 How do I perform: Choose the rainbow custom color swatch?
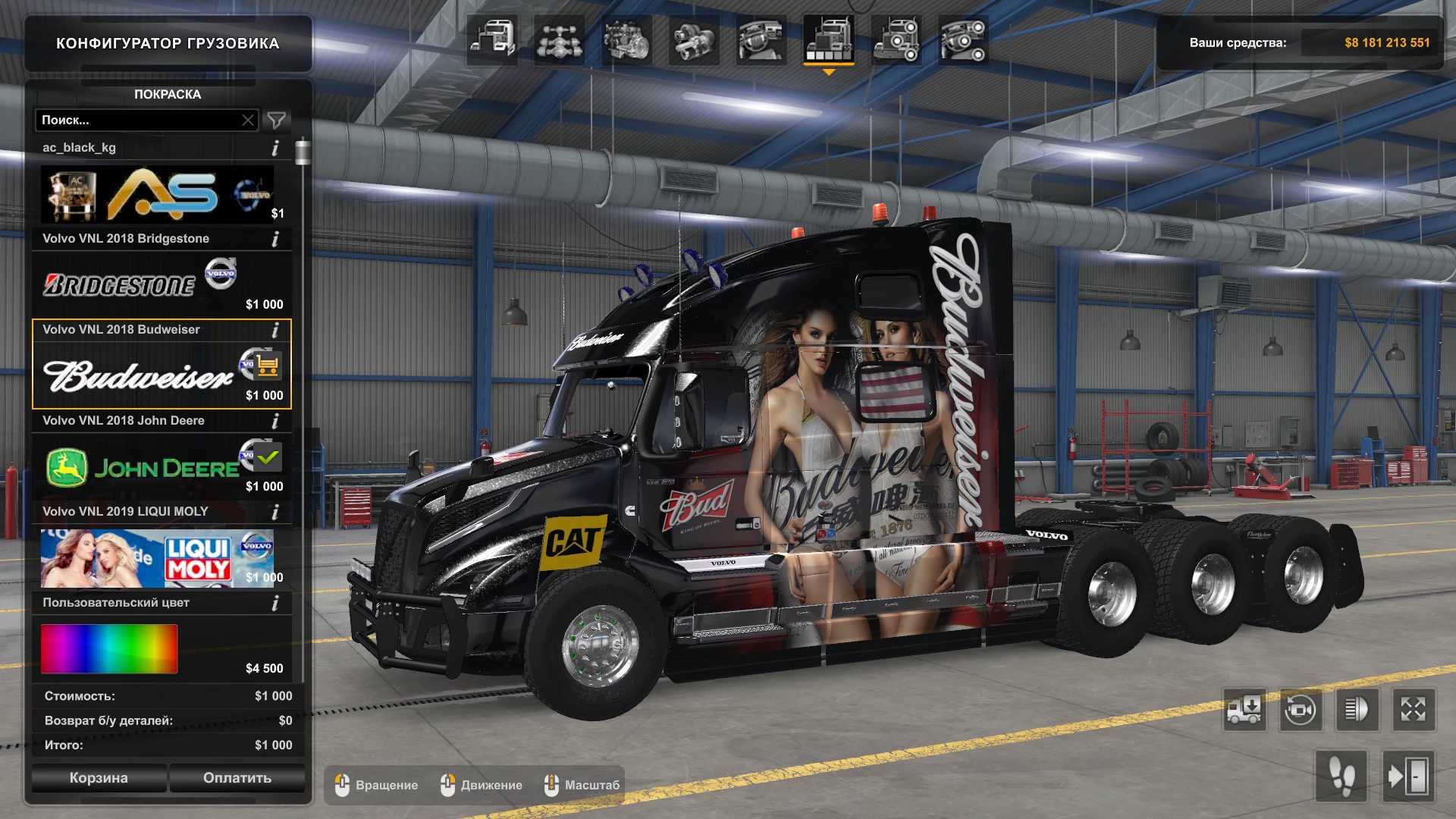click(109, 649)
